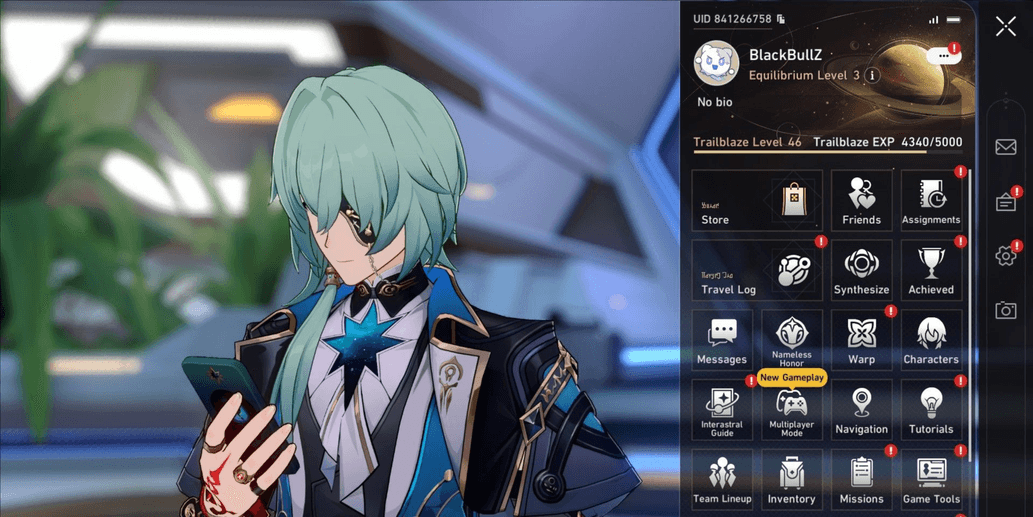This screenshot has height=517, width=1033.
Task: Open the Tutorials menu
Action: 931,411
